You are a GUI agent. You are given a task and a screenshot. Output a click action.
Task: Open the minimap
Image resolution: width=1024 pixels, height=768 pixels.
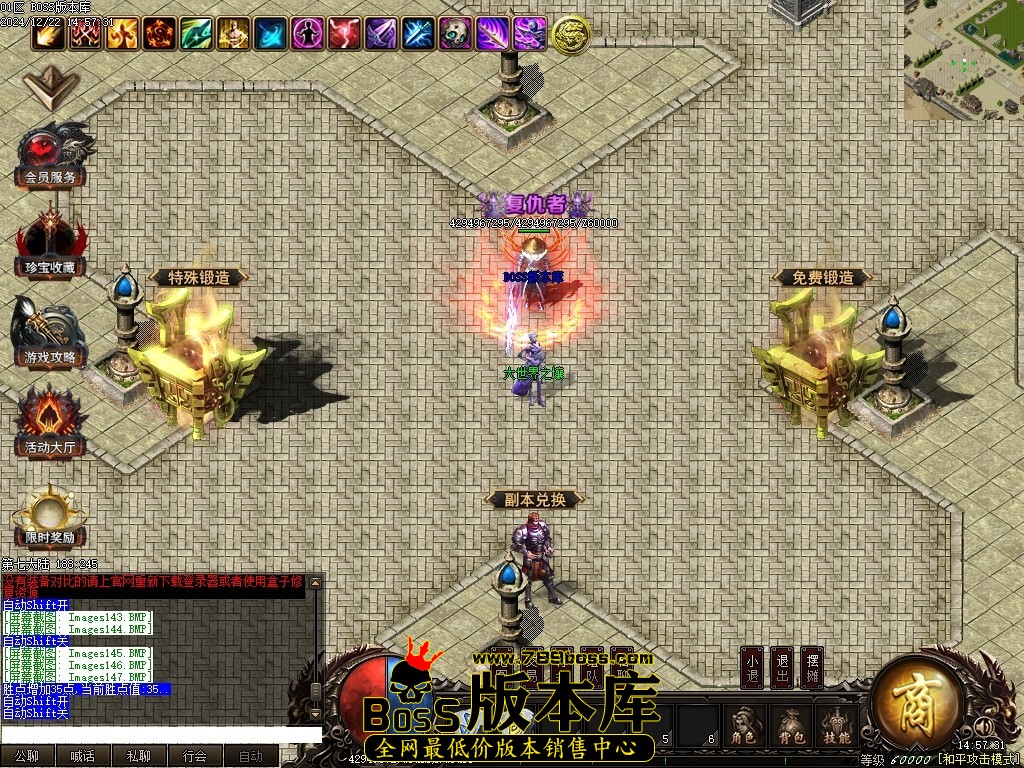(x=963, y=59)
